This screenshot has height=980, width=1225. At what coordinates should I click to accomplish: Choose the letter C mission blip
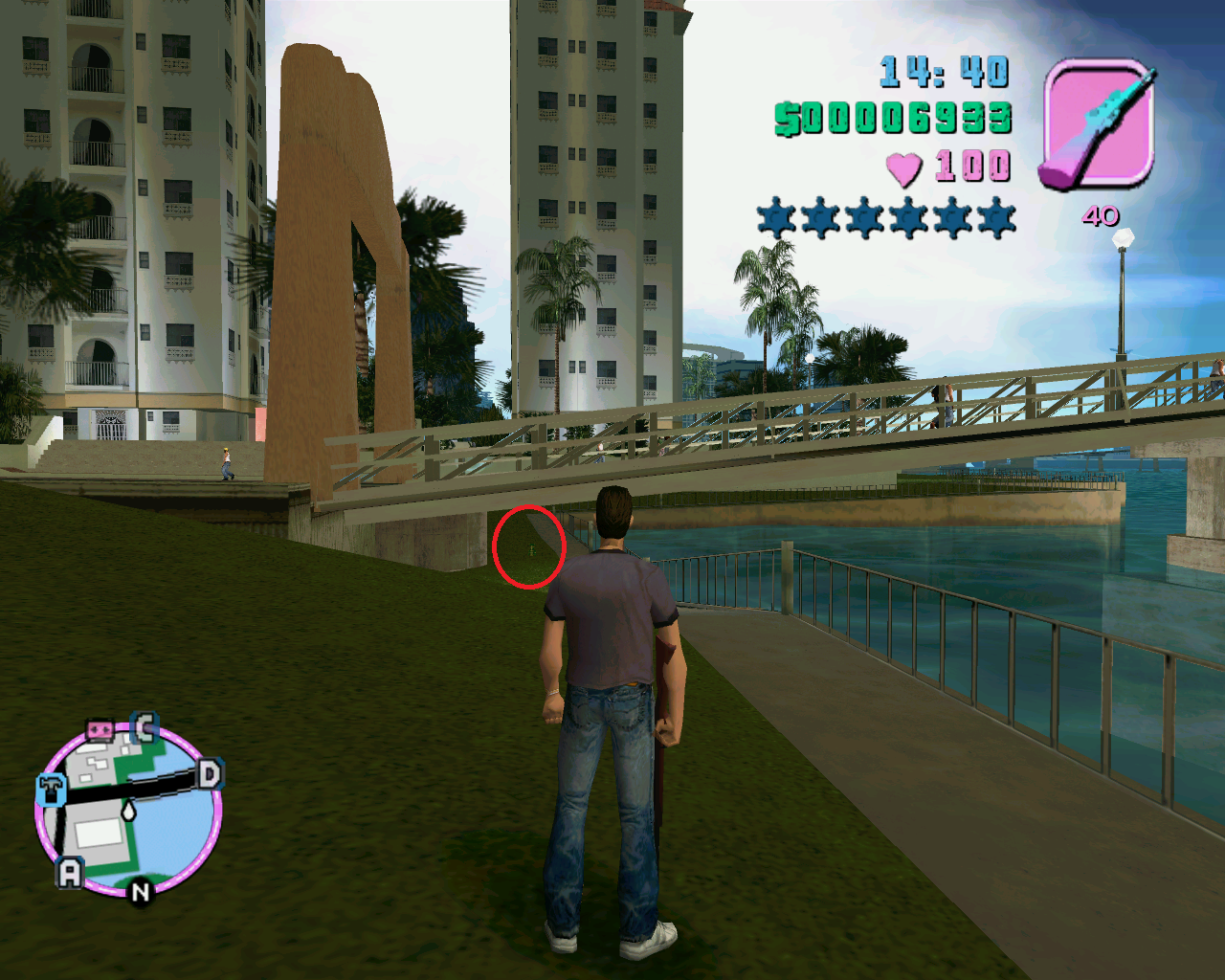coord(145,727)
